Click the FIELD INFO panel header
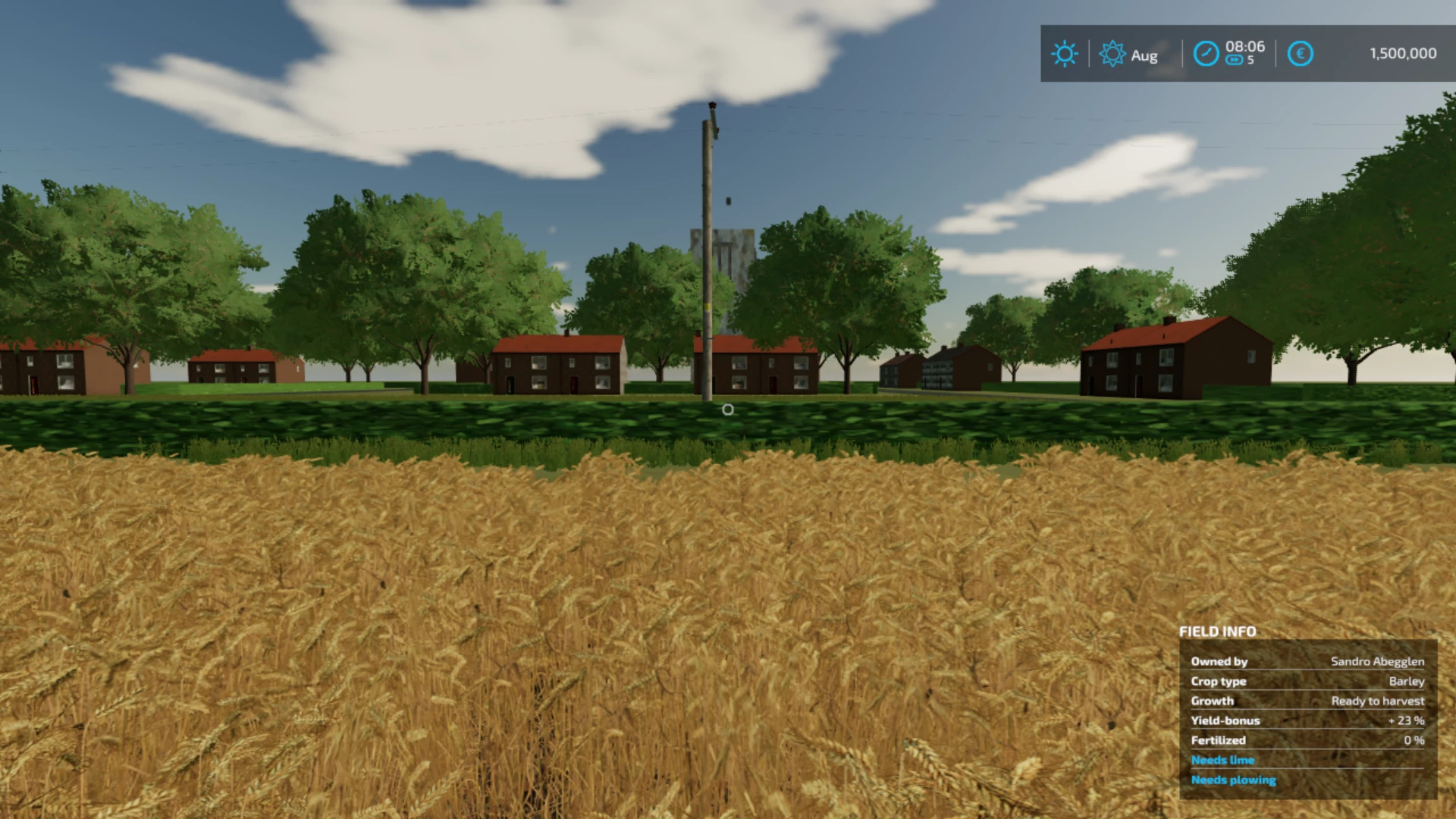 [x=1217, y=632]
